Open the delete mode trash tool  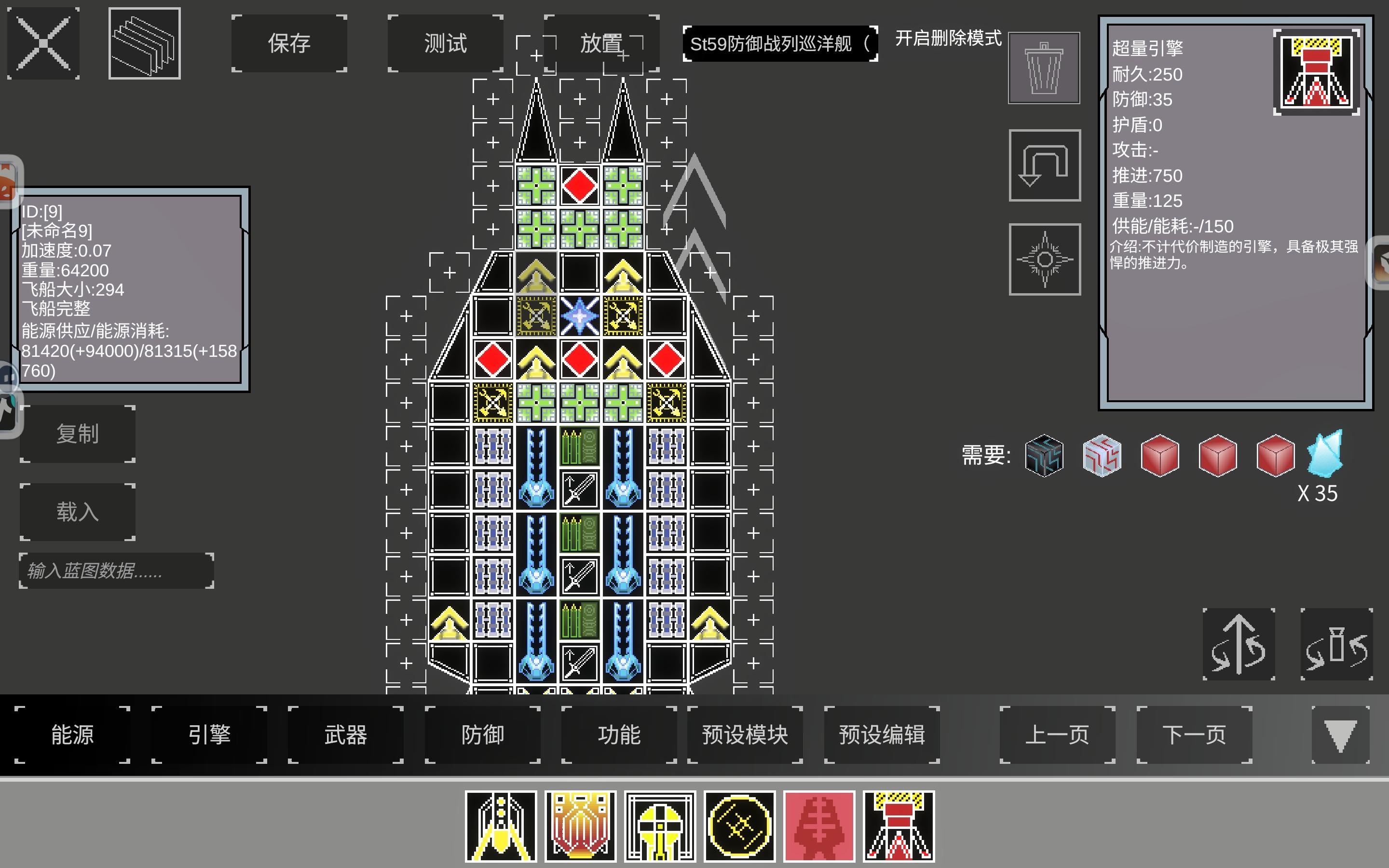(x=1044, y=66)
